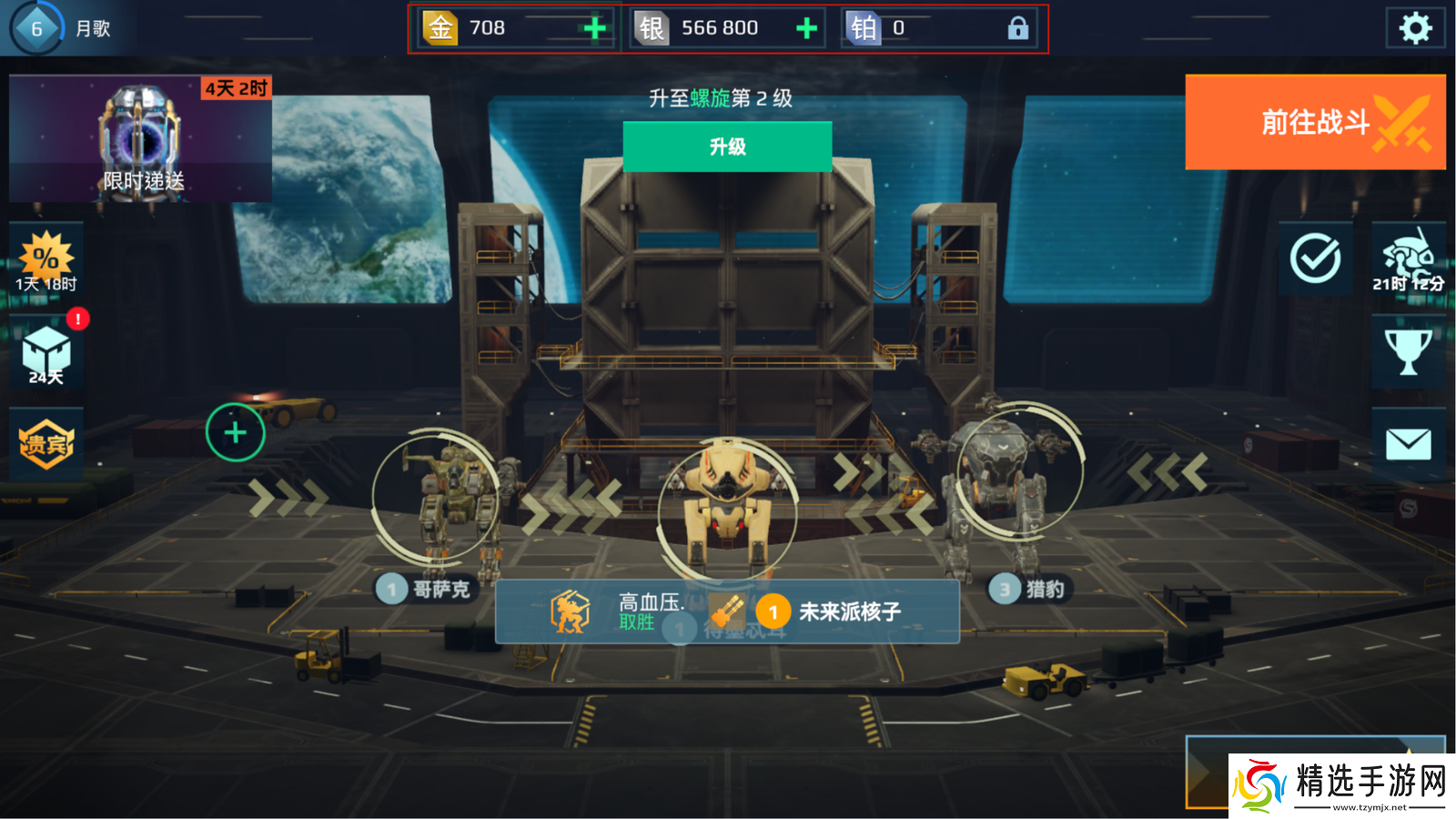Add more gold with the plus
1456x819 pixels.
click(x=595, y=28)
